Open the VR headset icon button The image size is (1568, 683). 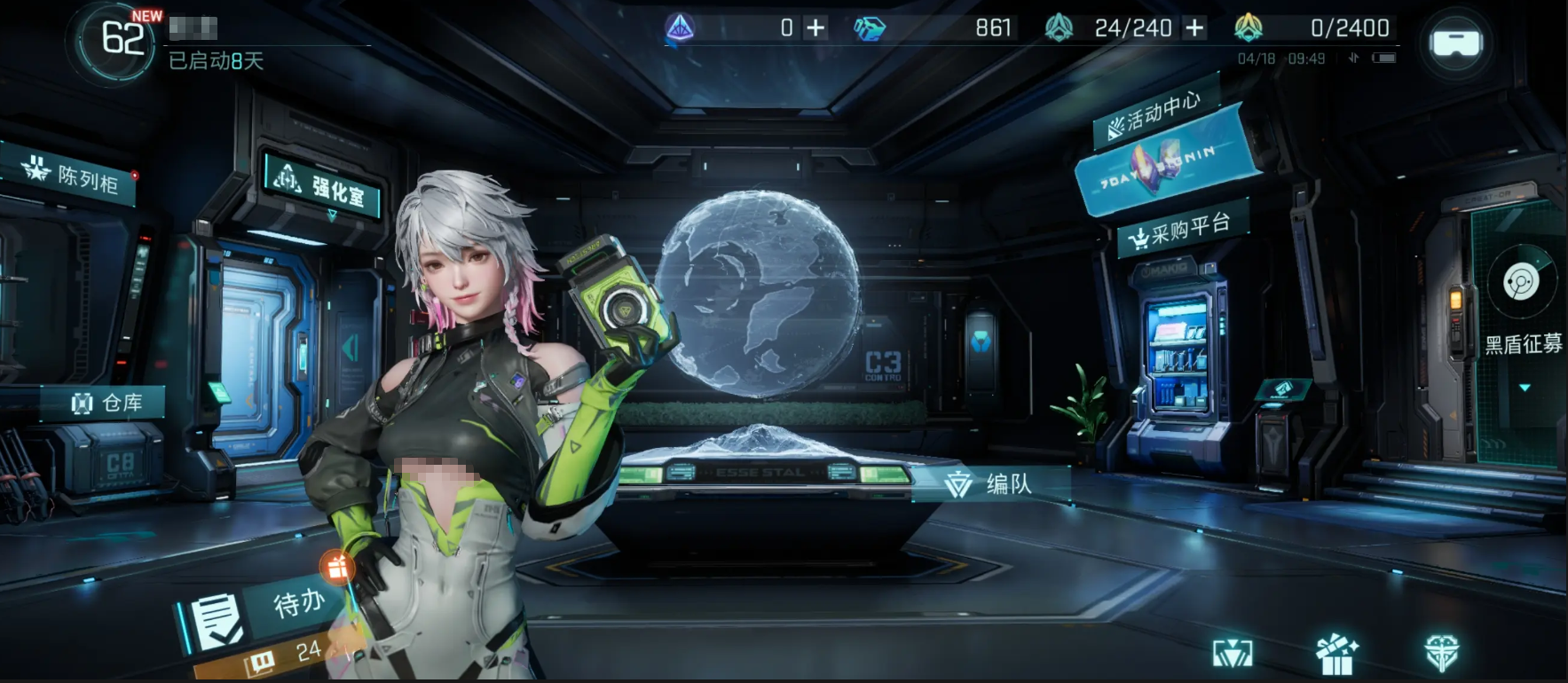click(x=1455, y=43)
